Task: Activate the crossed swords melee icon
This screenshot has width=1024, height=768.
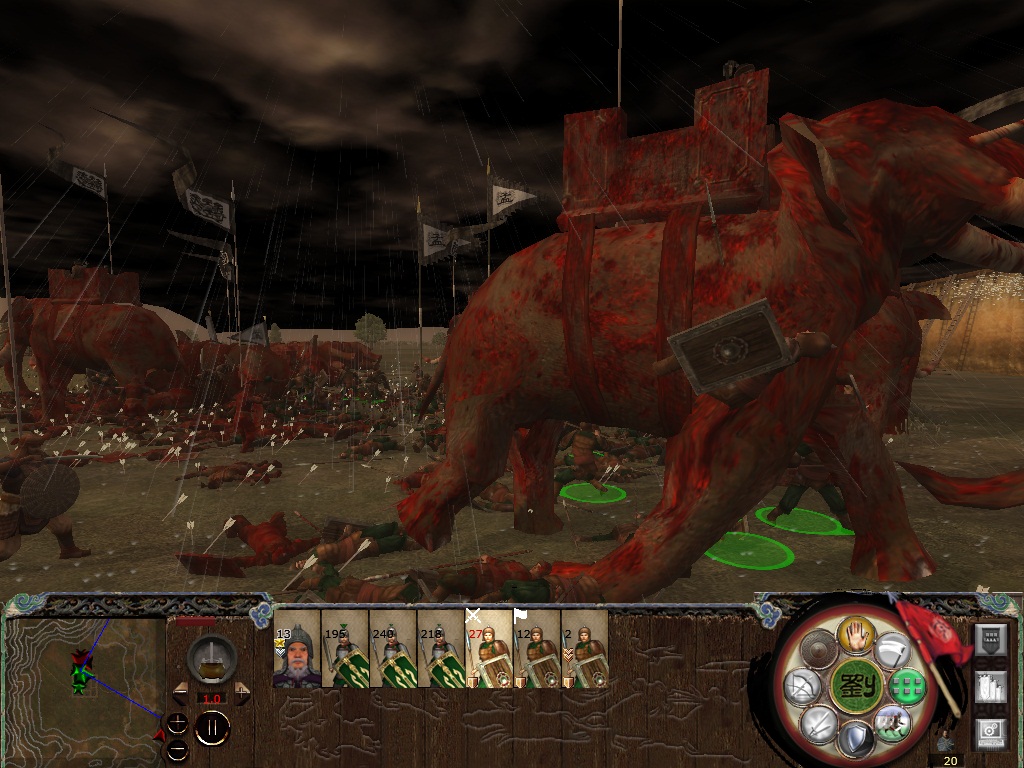Action: 818,722
